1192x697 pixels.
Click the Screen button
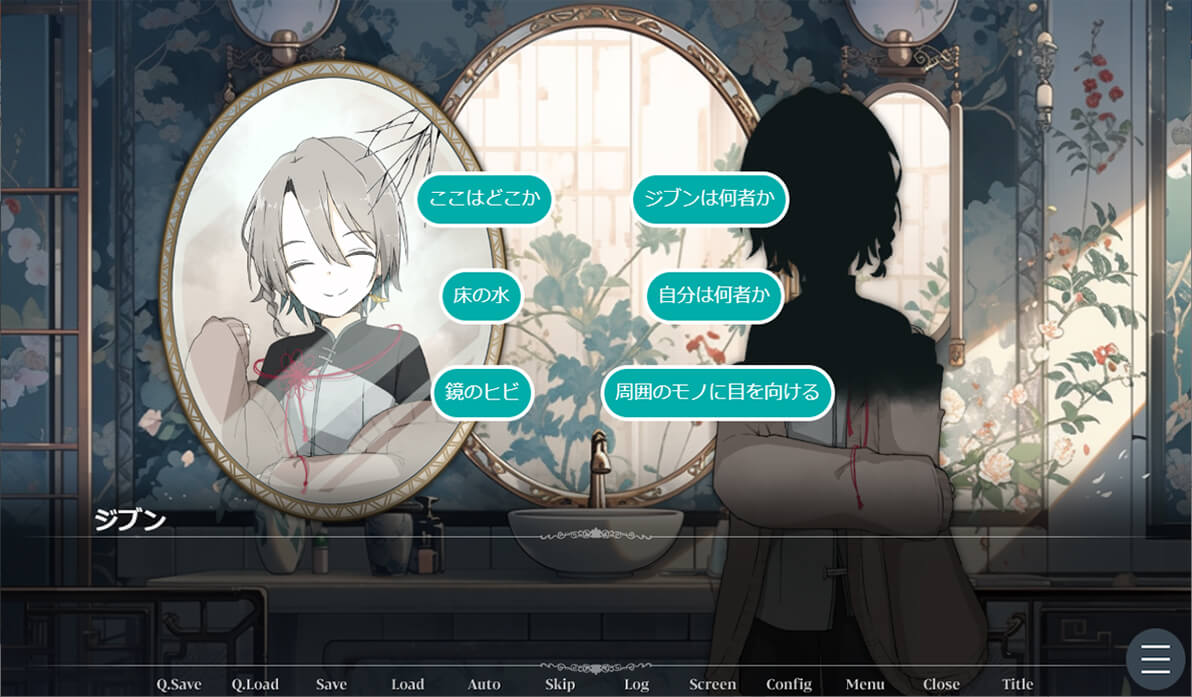point(712,684)
